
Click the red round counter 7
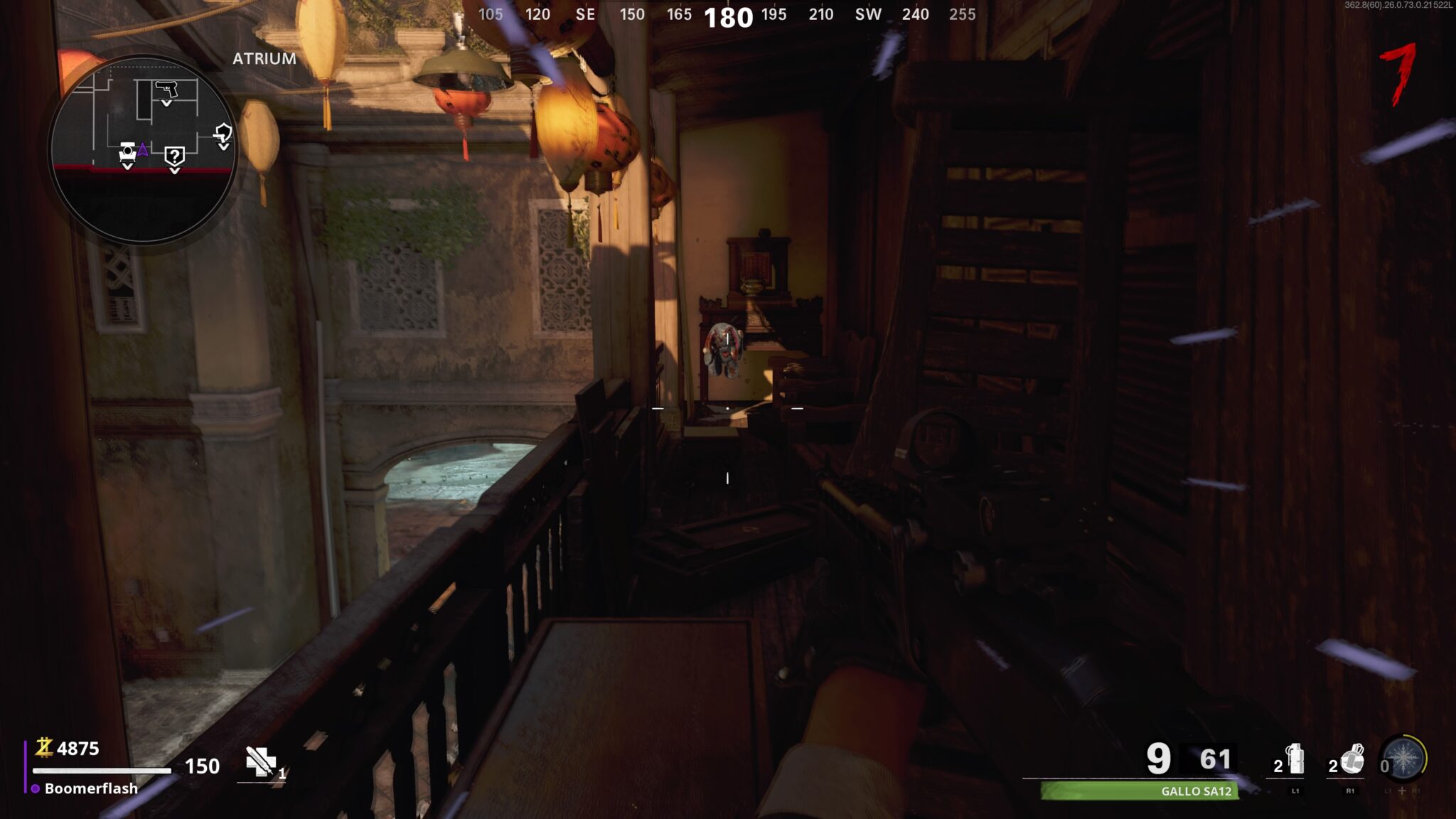point(1398,71)
